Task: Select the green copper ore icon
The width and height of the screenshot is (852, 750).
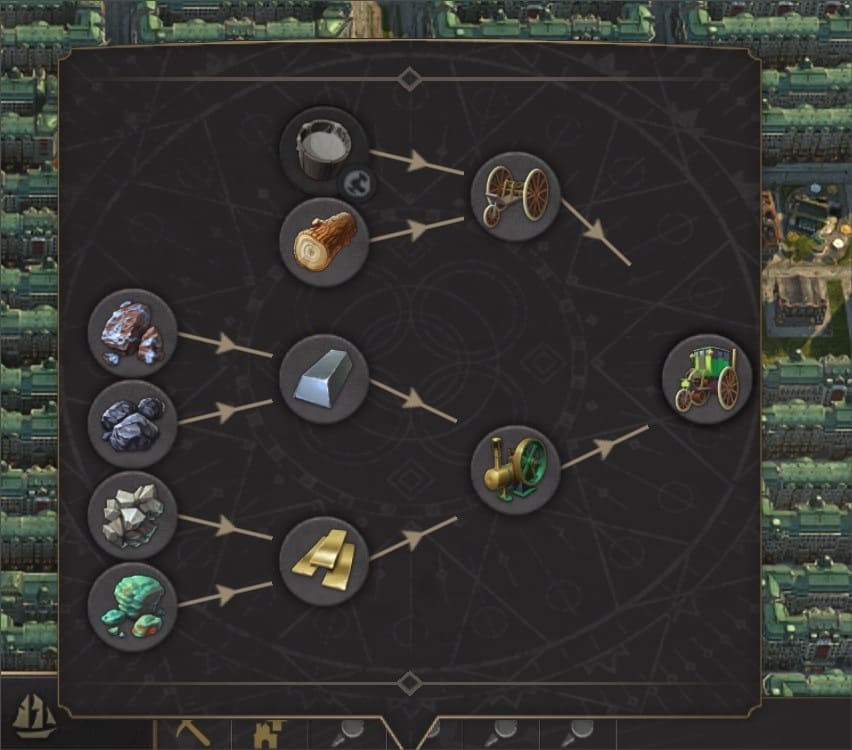Action: pos(132,606)
